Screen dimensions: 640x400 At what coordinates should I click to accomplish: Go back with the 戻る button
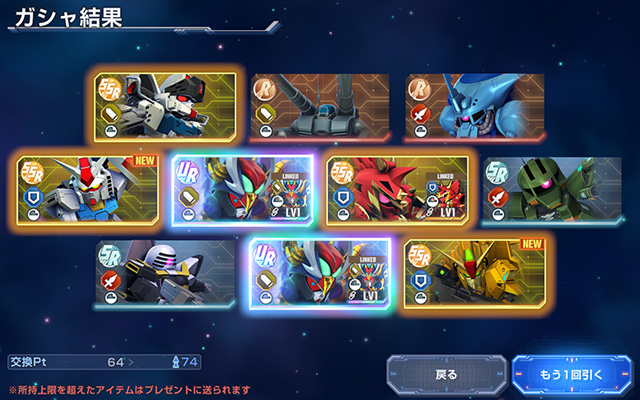point(446,375)
